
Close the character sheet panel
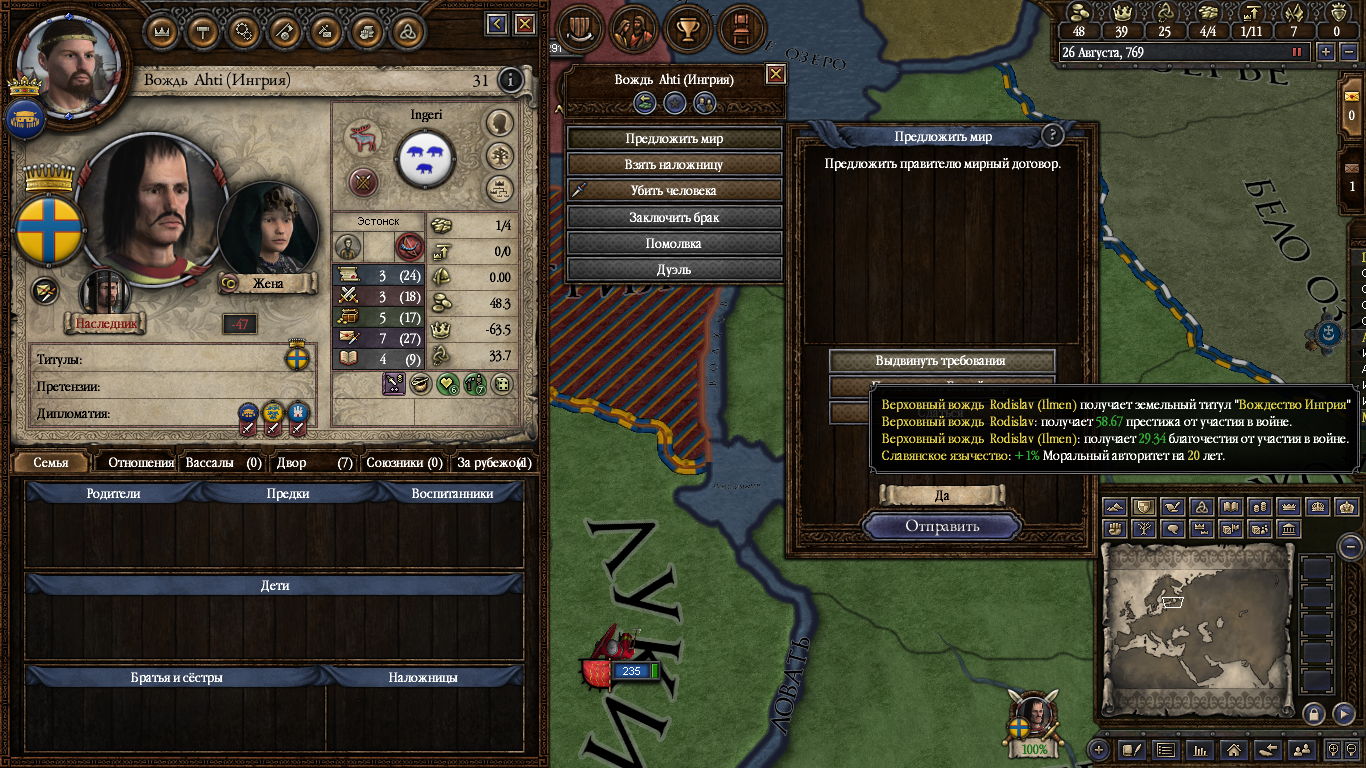pyautogui.click(x=523, y=24)
